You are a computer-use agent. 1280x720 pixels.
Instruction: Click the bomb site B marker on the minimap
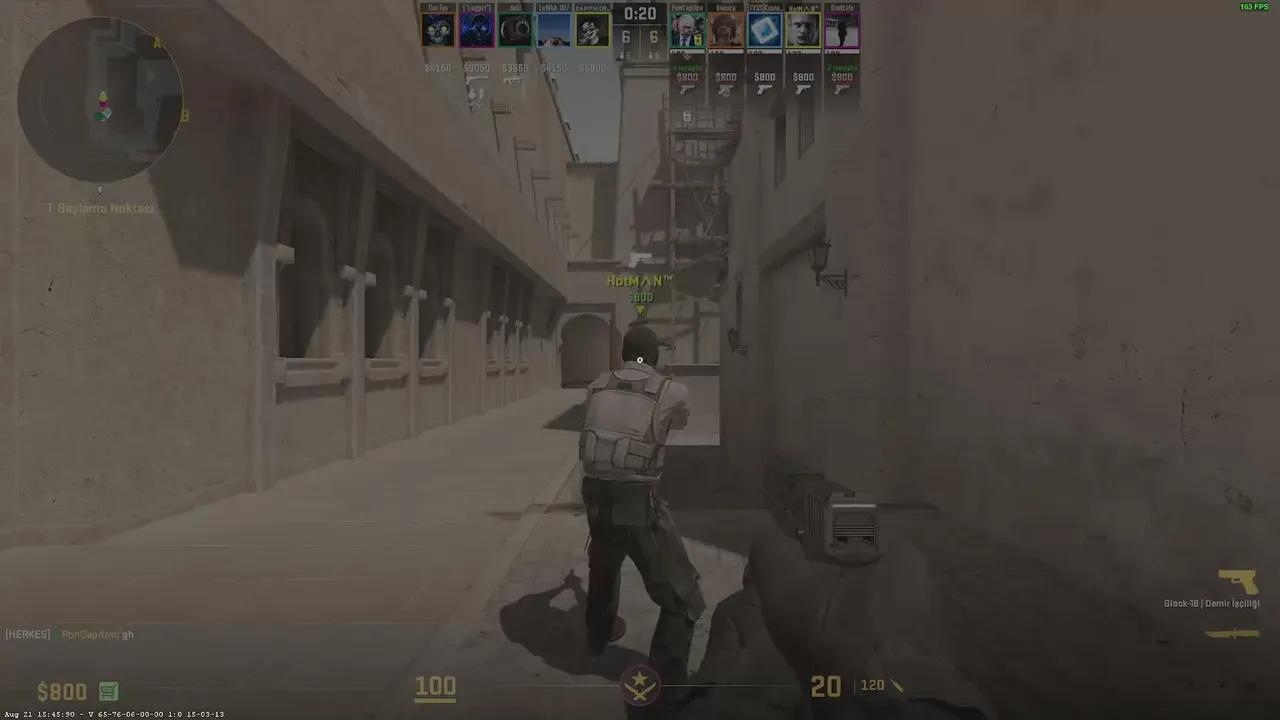184,116
